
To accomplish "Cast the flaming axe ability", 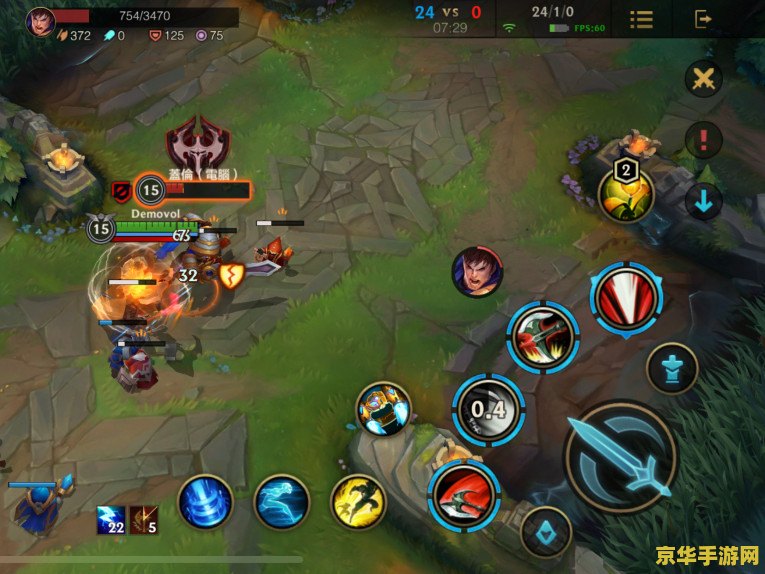I will click(542, 338).
